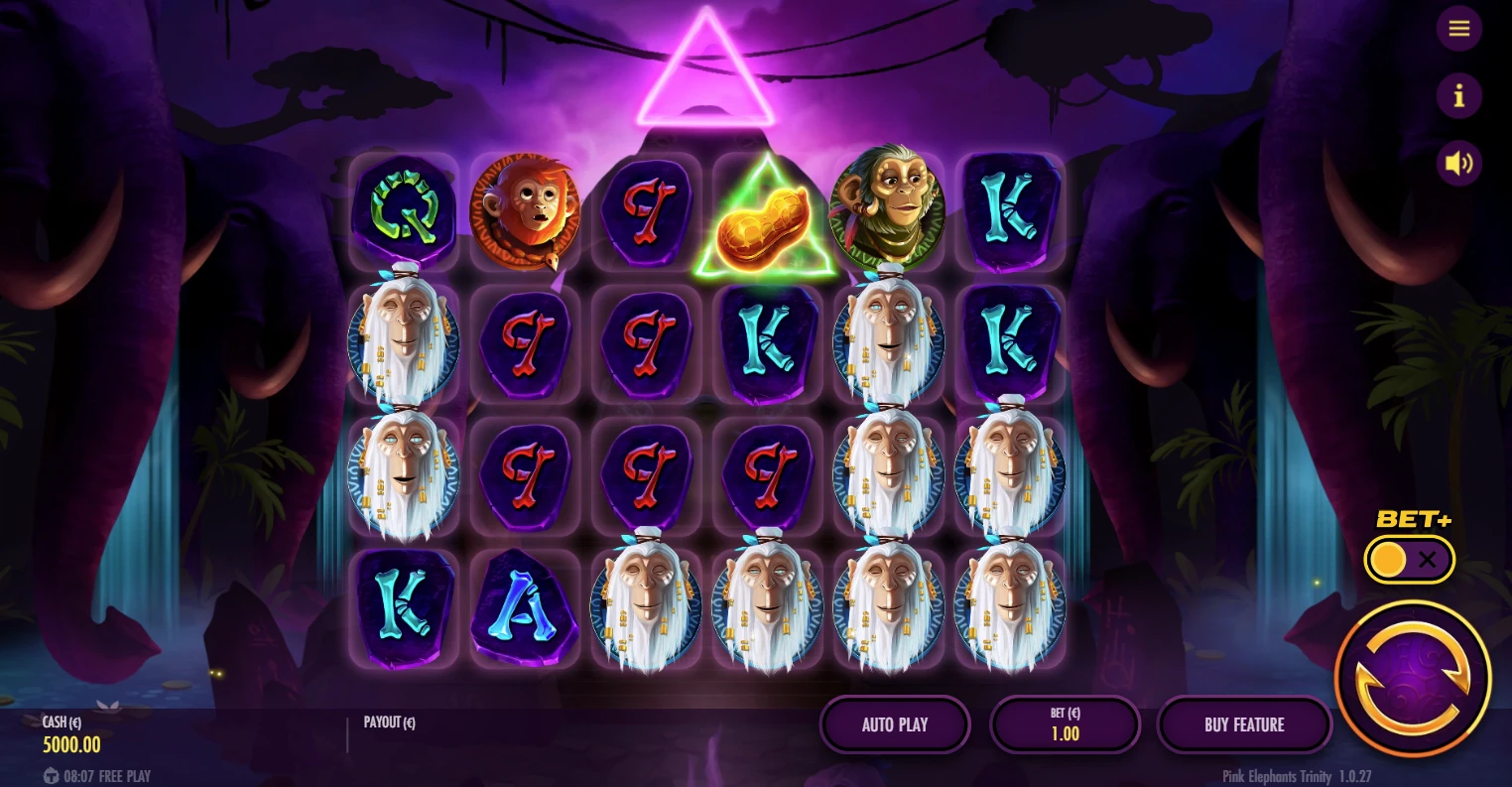Screen dimensions: 1512x787
Task: Open the Auto Play options
Action: (x=895, y=724)
